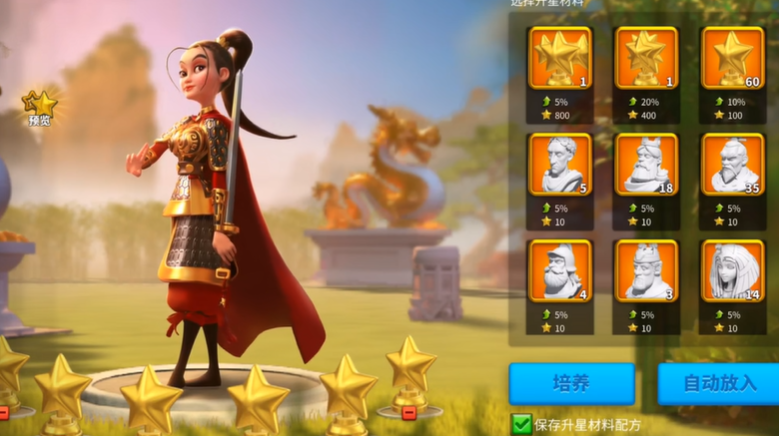Select the helmeted sculpture with quantity 4

point(560,270)
